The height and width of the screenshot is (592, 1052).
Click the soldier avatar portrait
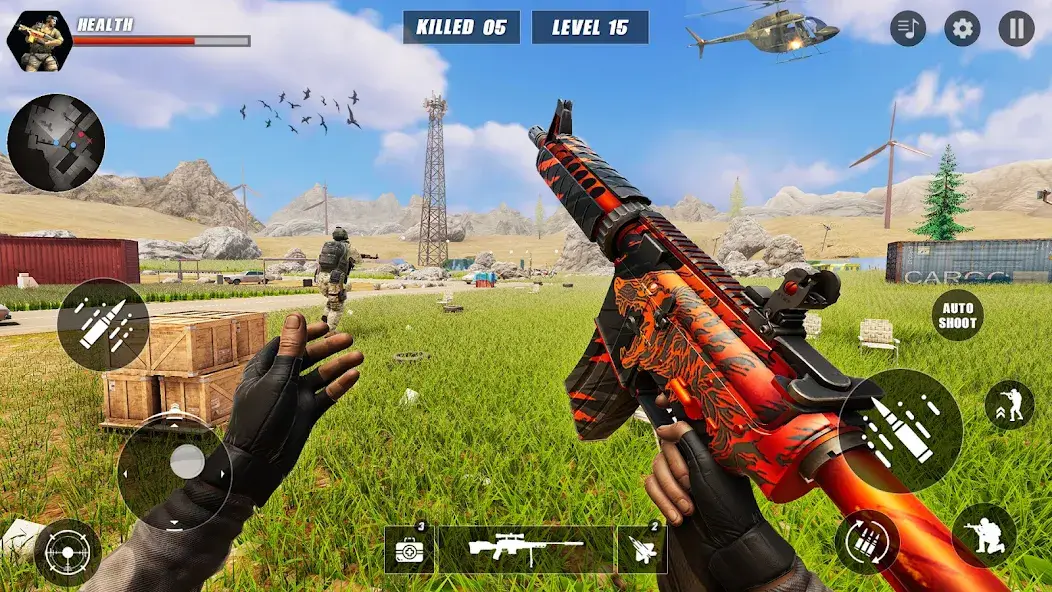point(39,40)
